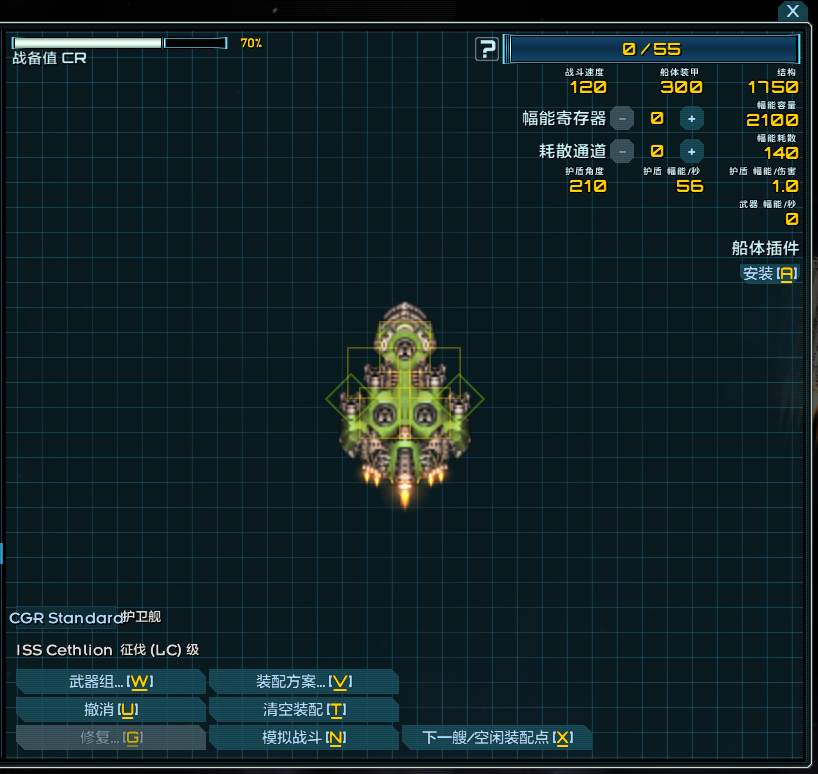
Task: Start 模拟战斗 simulation battle
Action: 303,738
